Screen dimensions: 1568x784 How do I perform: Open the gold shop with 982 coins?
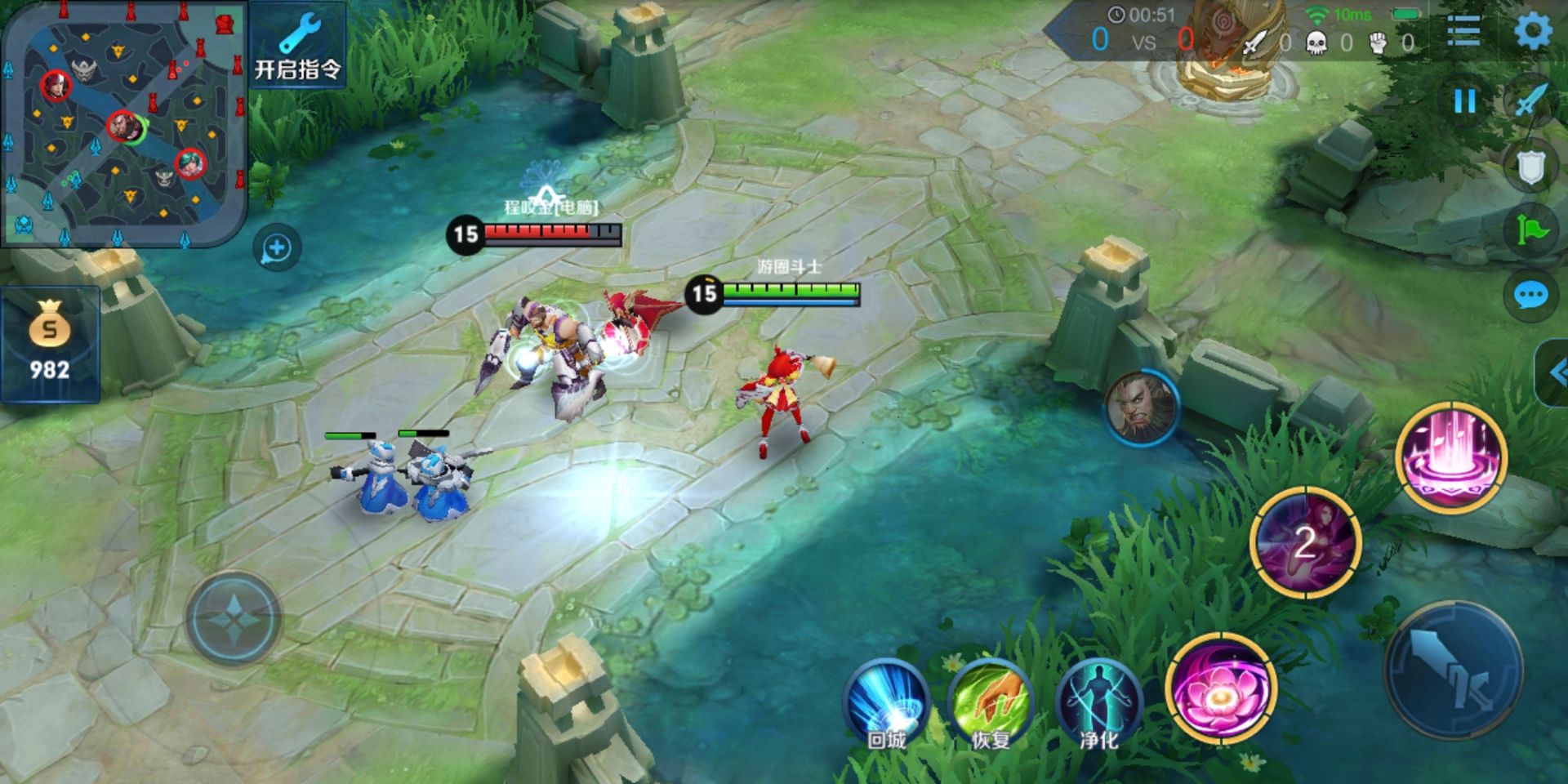[x=50, y=344]
